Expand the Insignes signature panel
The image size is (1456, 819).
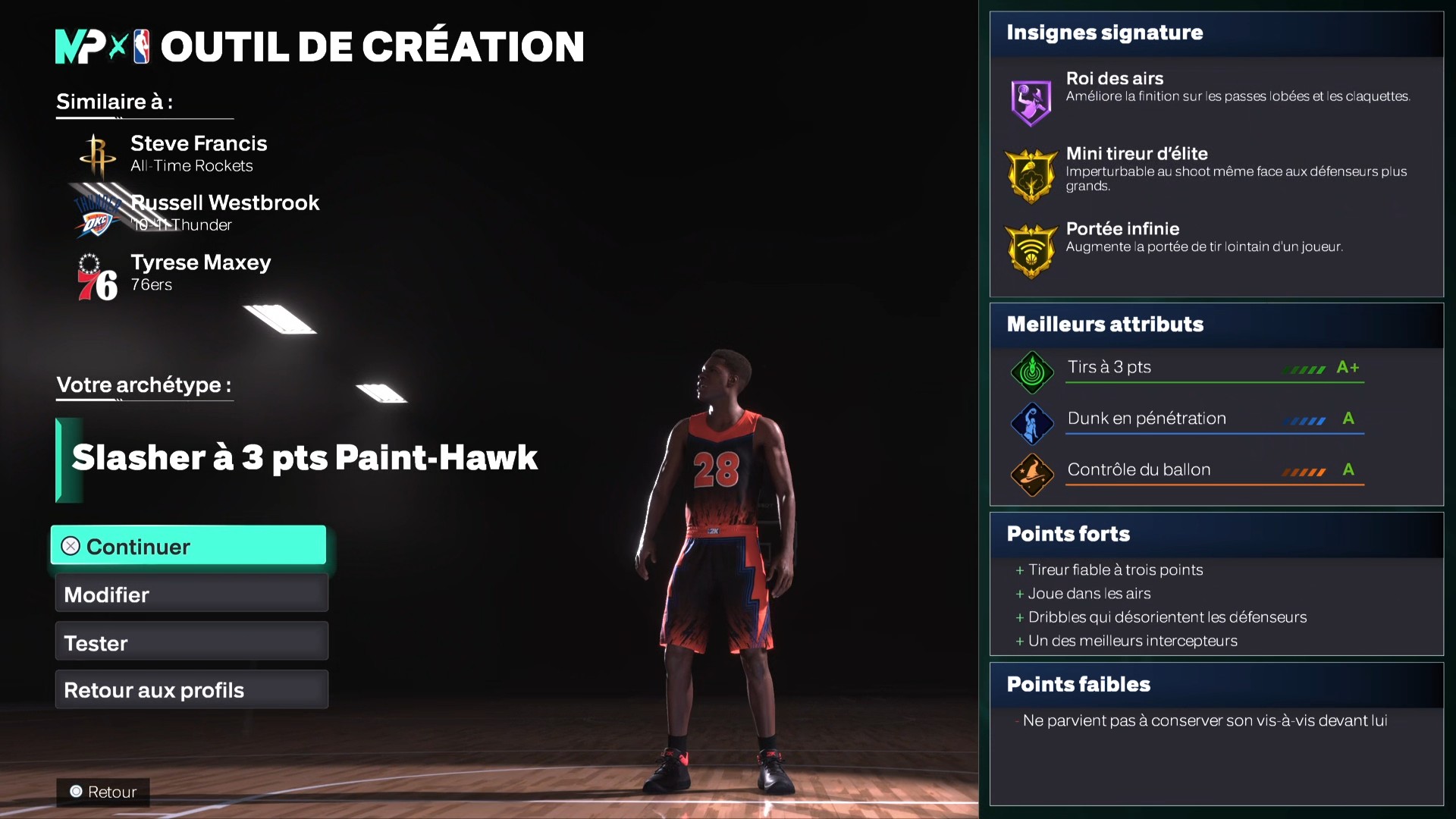[1104, 33]
